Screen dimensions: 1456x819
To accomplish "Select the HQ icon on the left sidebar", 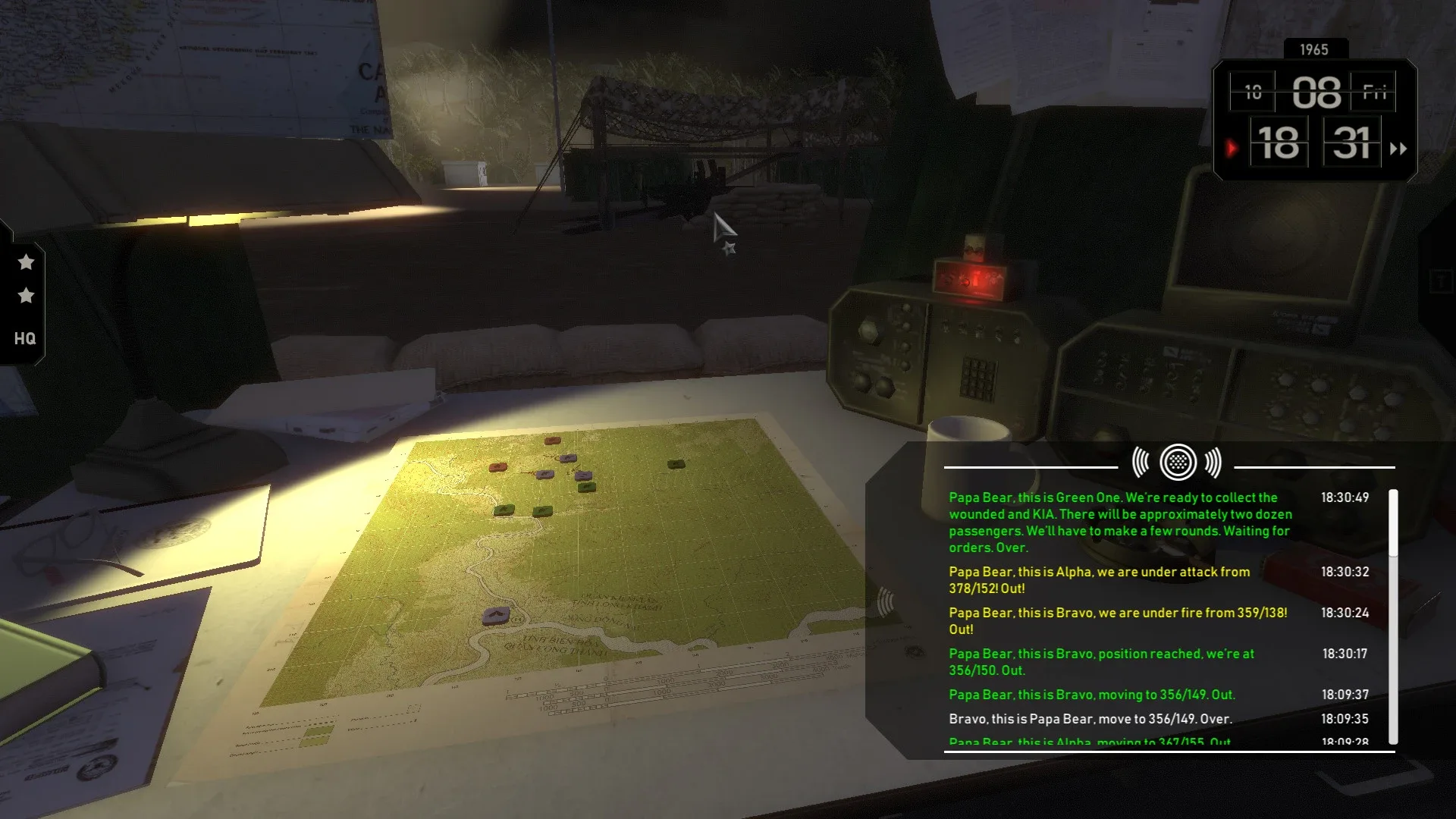I will (24, 339).
